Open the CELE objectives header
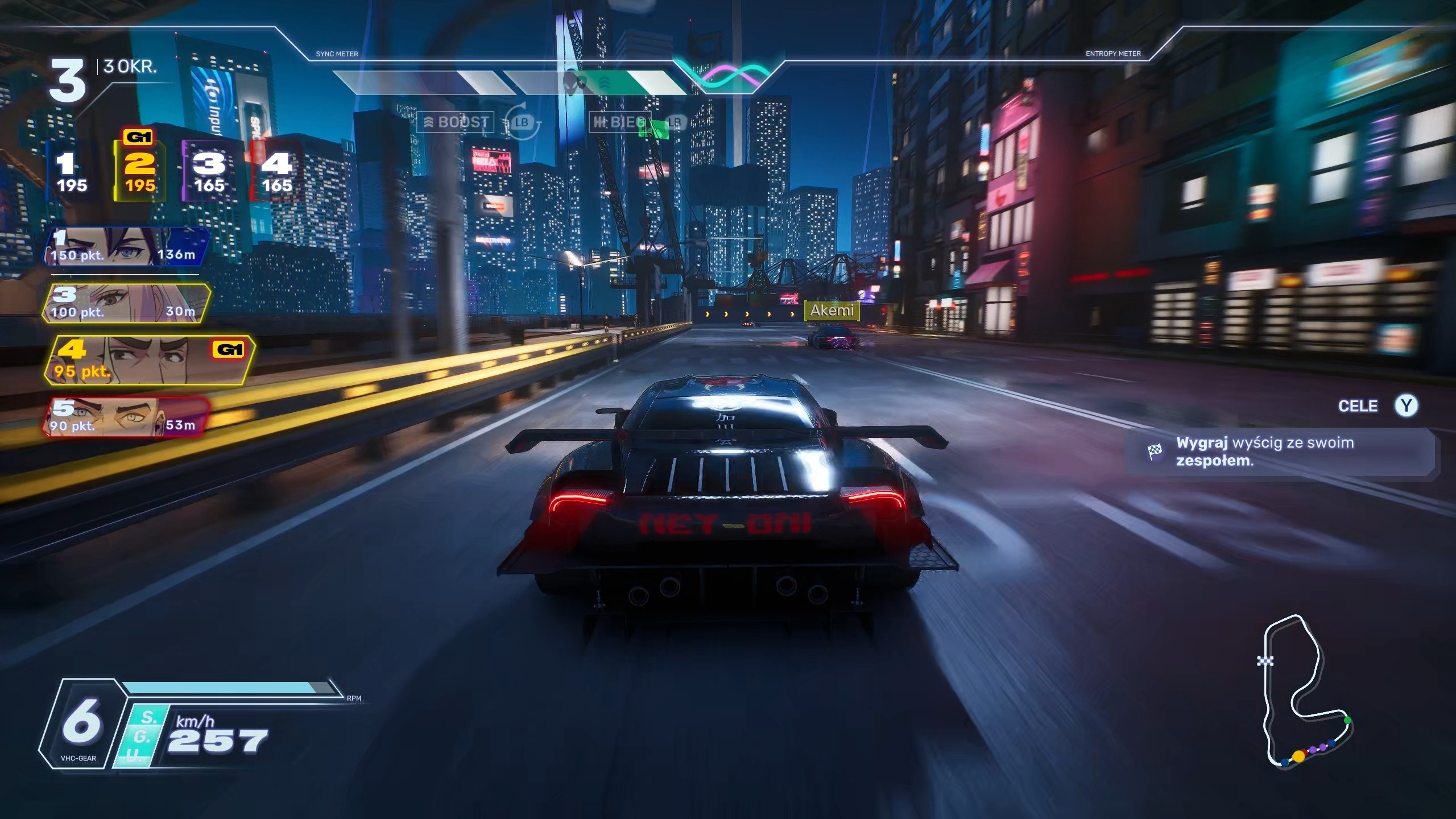 coord(1358,406)
